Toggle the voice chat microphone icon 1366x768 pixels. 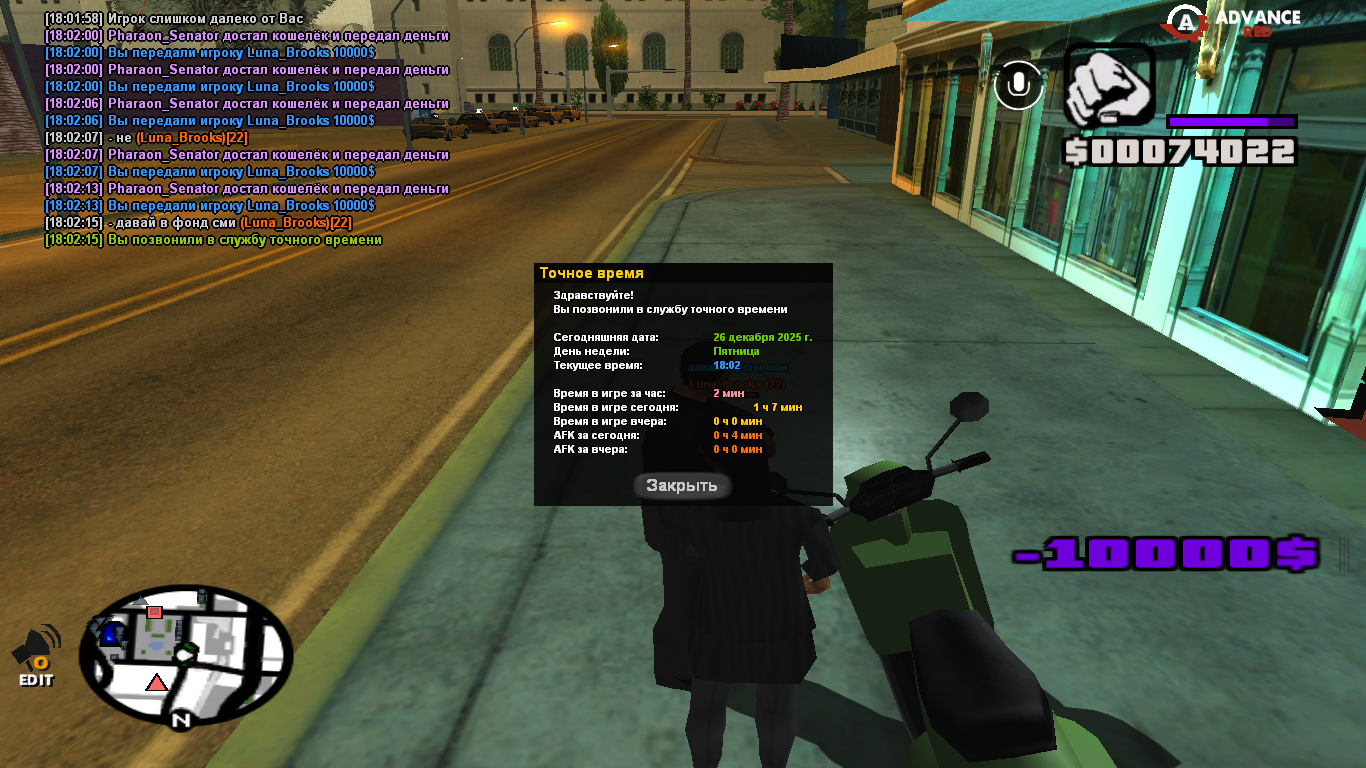(x=1019, y=85)
